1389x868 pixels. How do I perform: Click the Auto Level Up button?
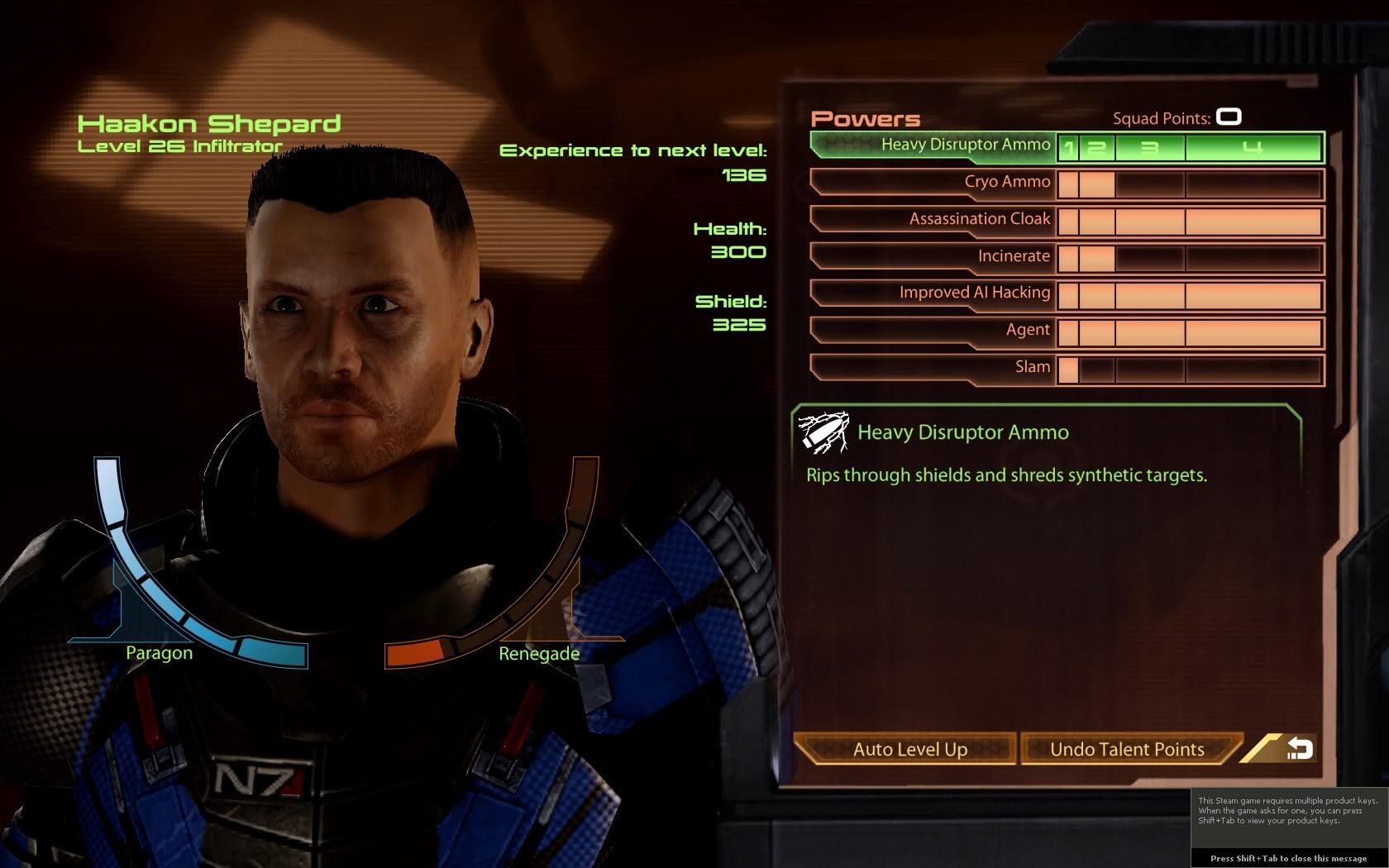909,750
